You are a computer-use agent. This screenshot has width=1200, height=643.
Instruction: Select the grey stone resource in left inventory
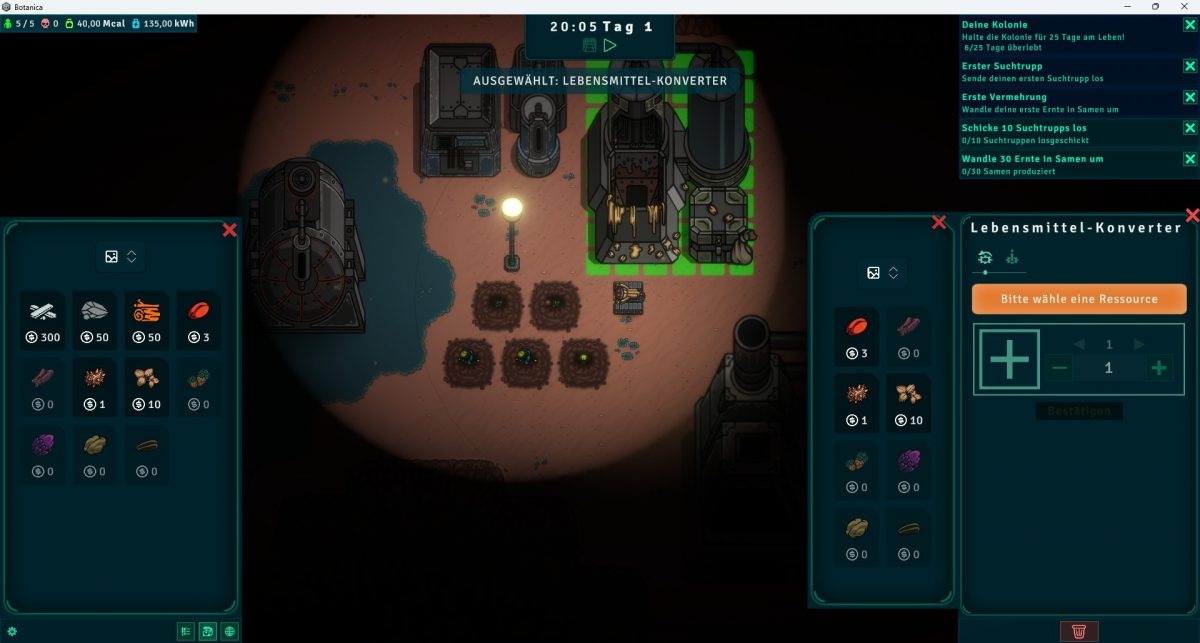pyautogui.click(x=95, y=320)
